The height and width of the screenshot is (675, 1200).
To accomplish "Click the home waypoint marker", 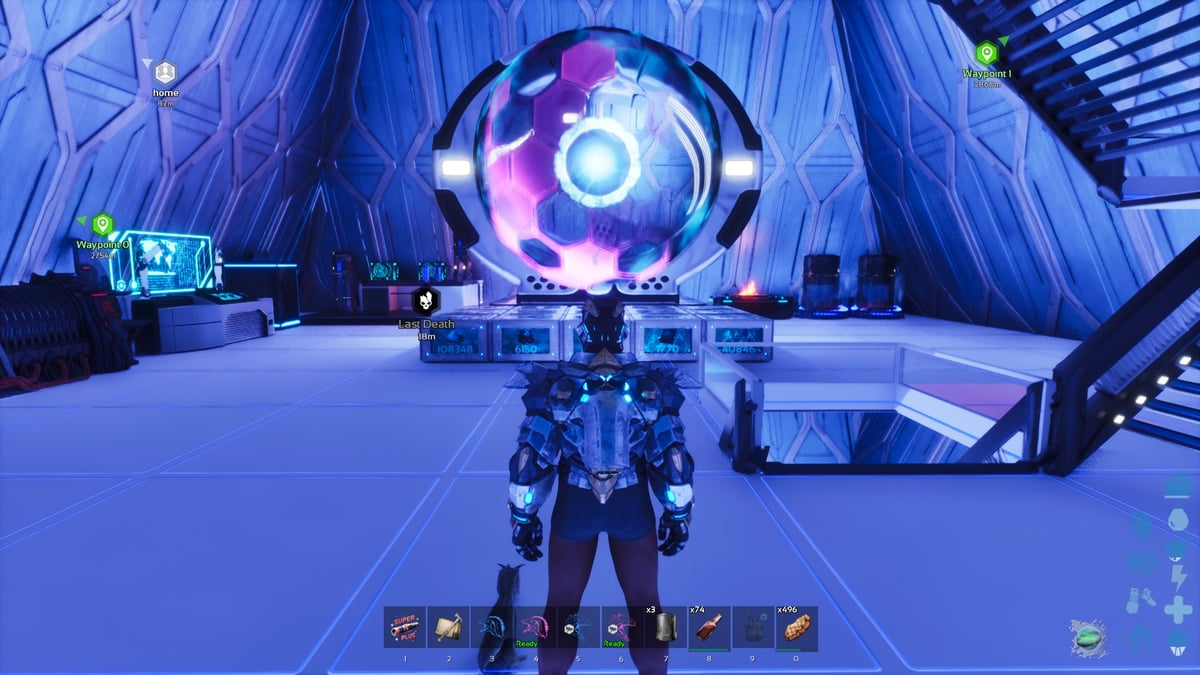I will point(165,73).
